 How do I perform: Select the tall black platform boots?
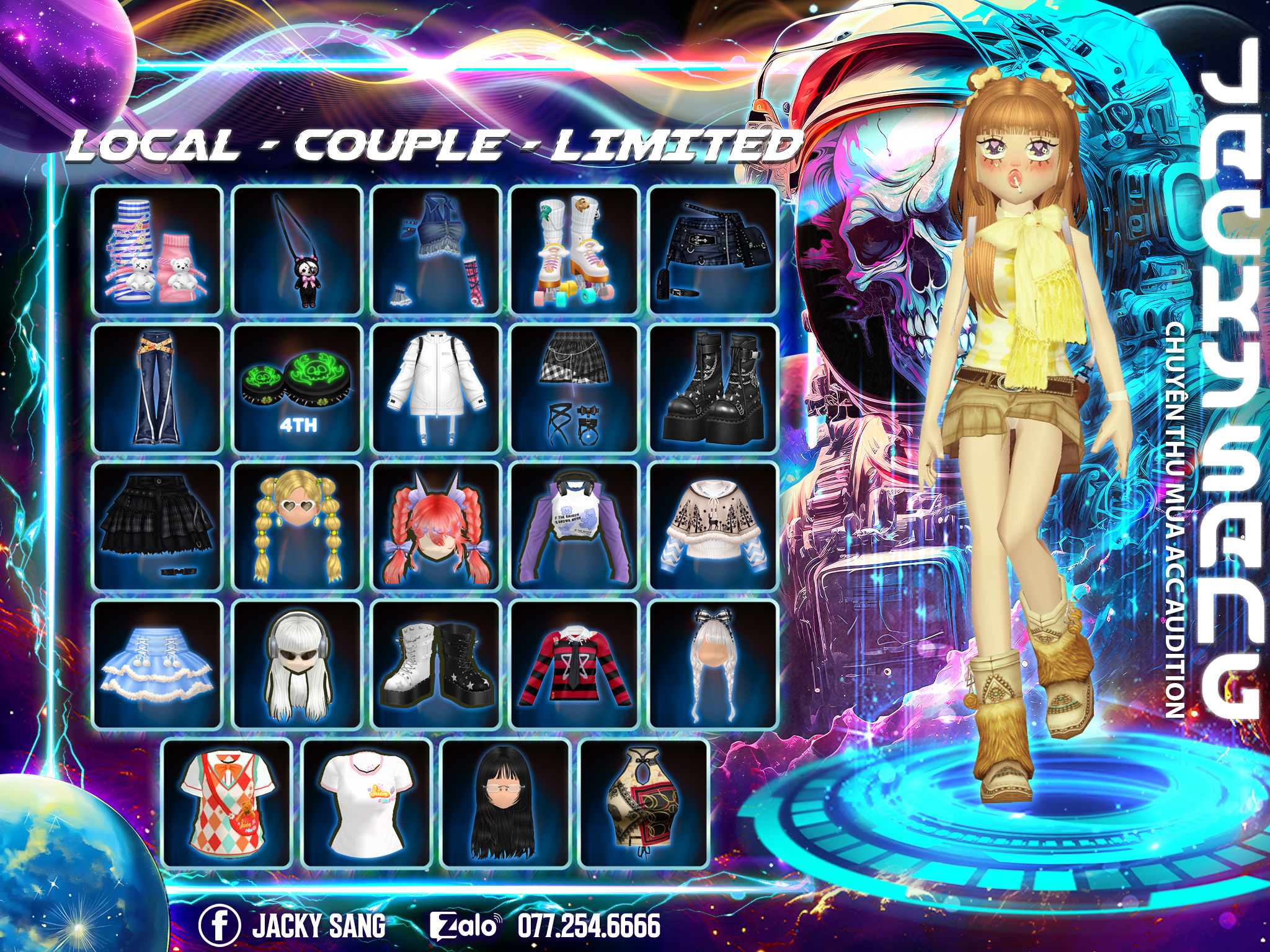coord(713,389)
